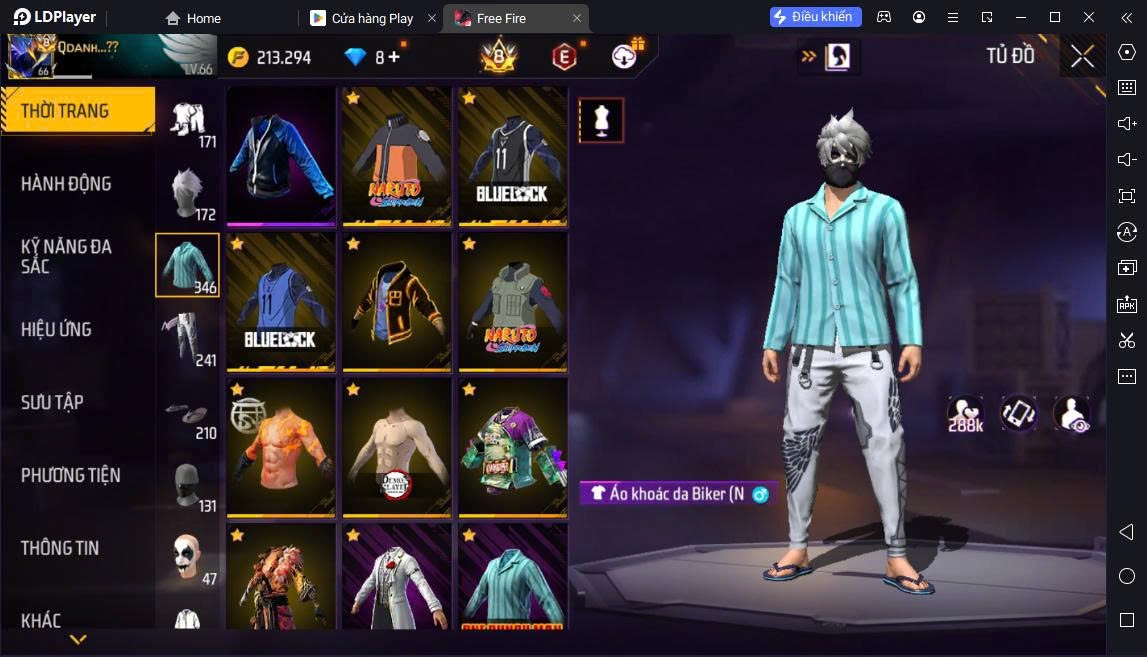Switch to the Hành Động tab
The height and width of the screenshot is (657, 1147).
point(66,183)
